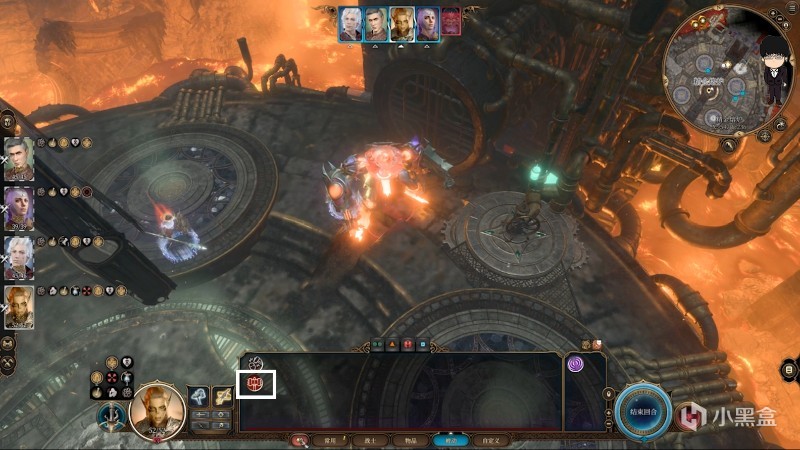Viewport: 800px width, 450px height.
Task: Select the highlighted blue hotbar tab
Action: (x=448, y=439)
